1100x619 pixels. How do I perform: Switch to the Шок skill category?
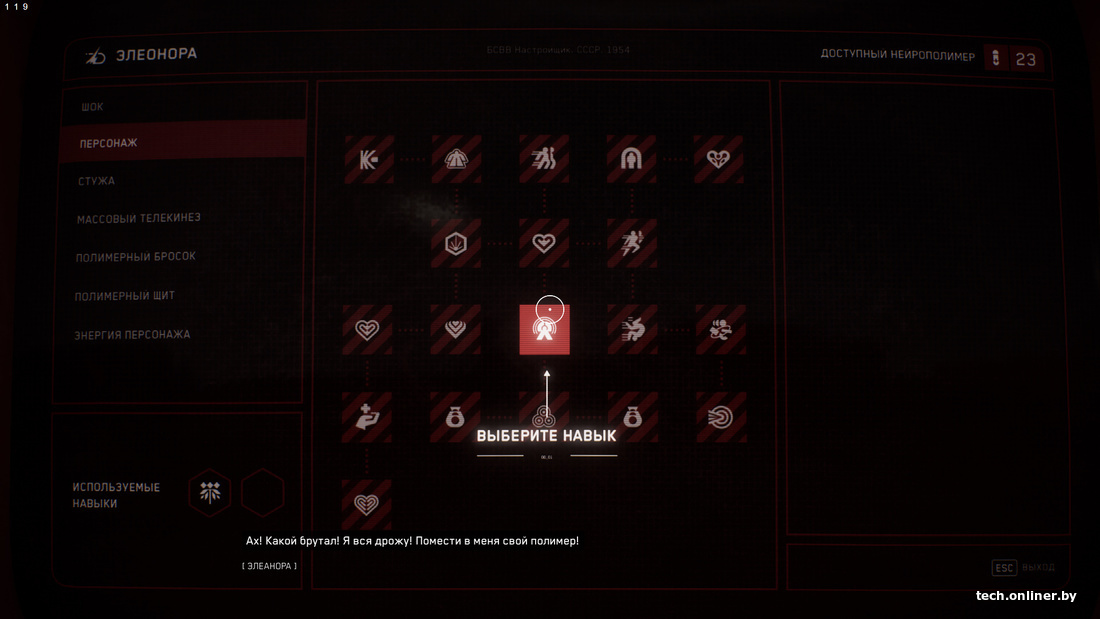click(x=92, y=107)
